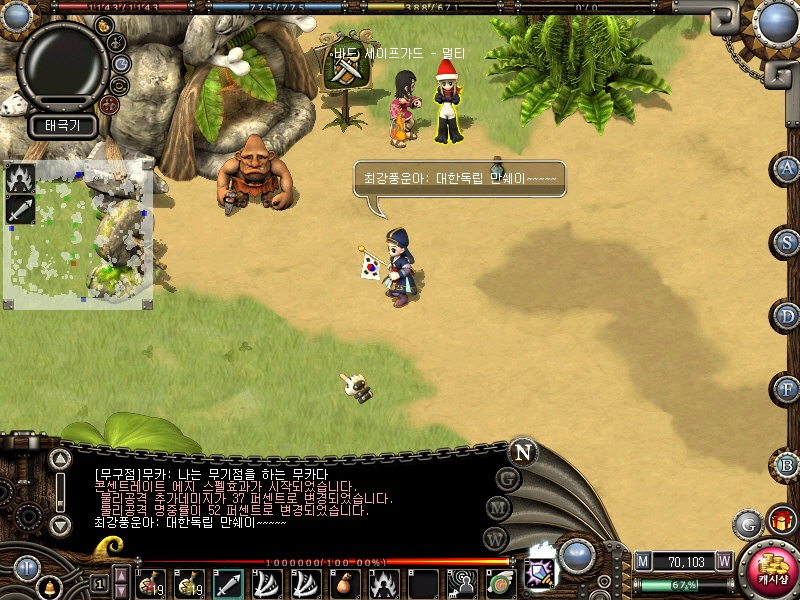Click the B button on right bar

click(788, 464)
